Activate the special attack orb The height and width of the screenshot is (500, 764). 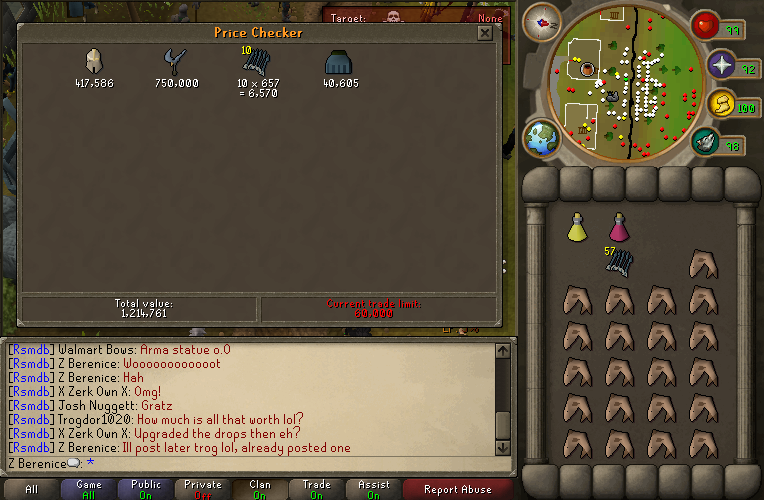(x=705, y=142)
